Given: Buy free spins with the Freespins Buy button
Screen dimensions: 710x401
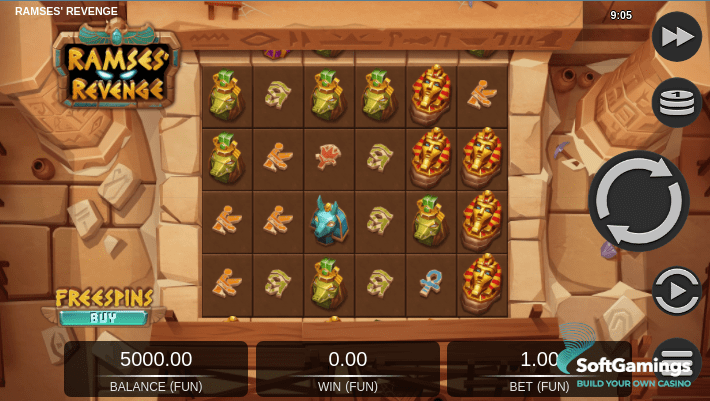Looking at the screenshot, I should pyautogui.click(x=103, y=308).
